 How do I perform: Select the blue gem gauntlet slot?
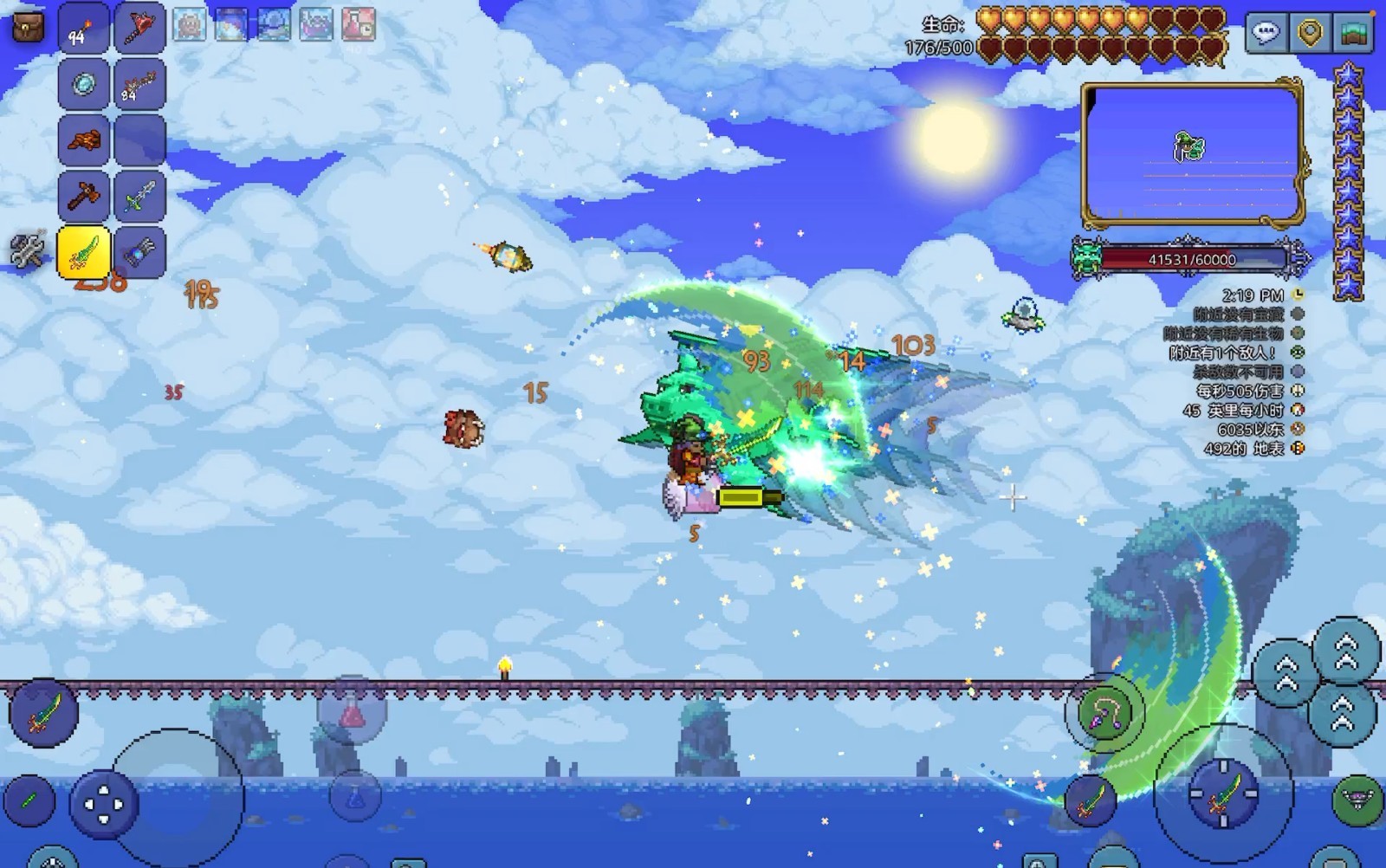click(139, 252)
